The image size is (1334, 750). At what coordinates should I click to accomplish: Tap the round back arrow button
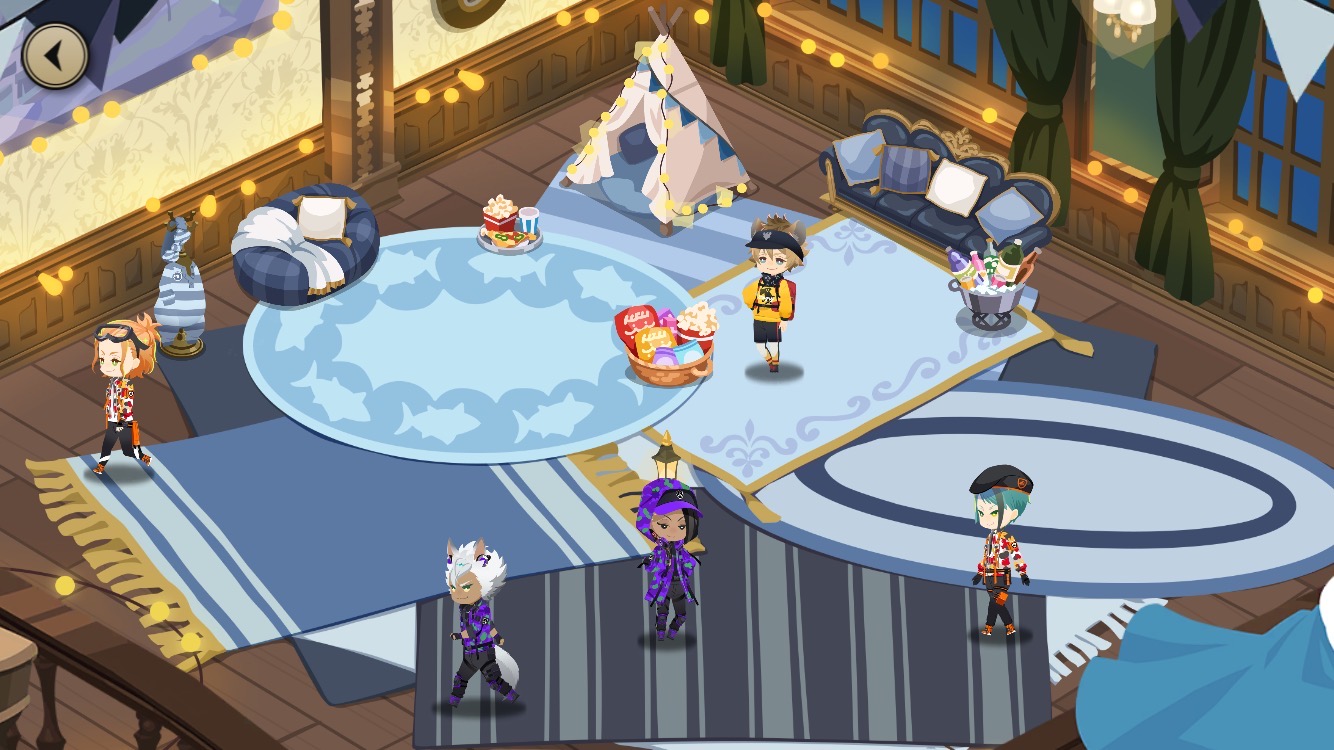point(55,56)
